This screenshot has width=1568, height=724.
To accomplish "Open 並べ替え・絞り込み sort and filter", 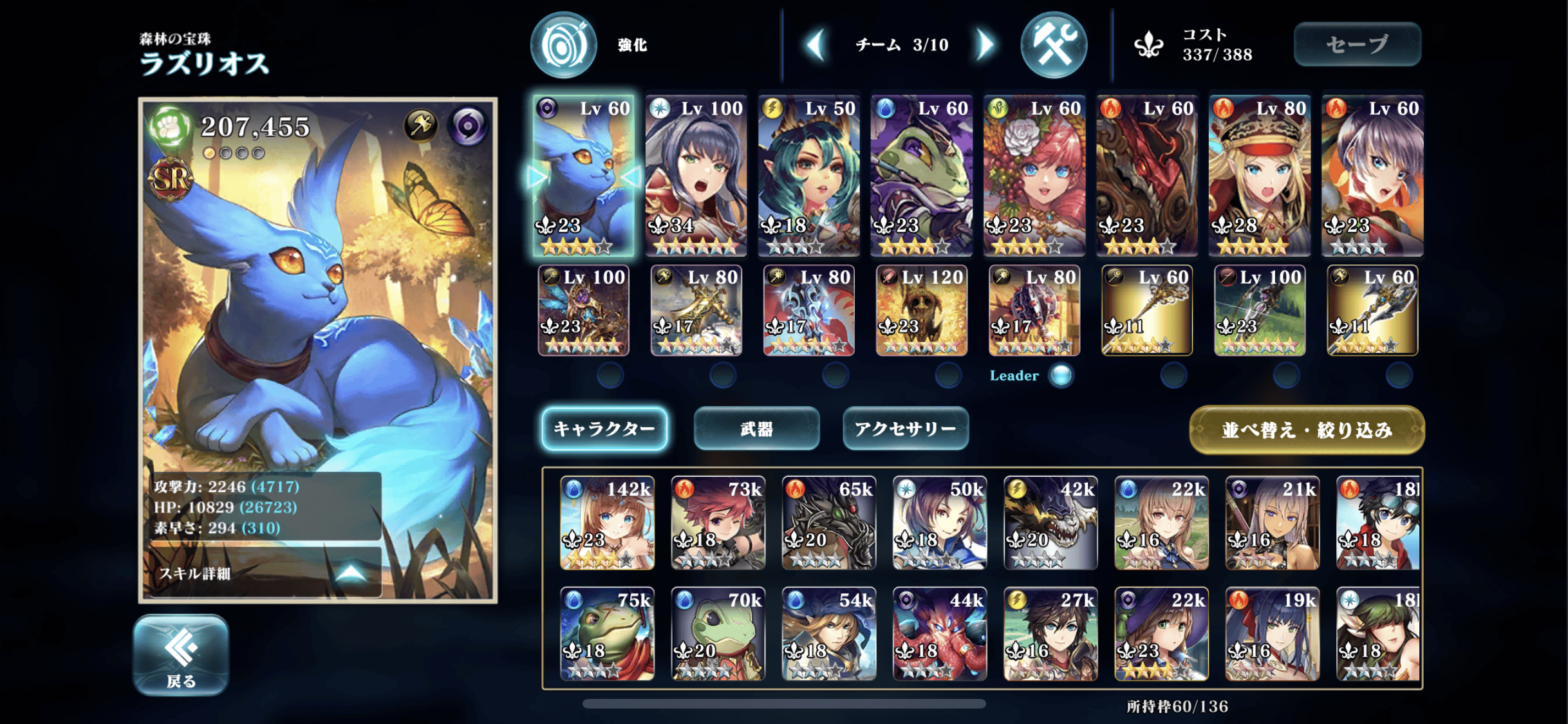I will pos(1306,430).
